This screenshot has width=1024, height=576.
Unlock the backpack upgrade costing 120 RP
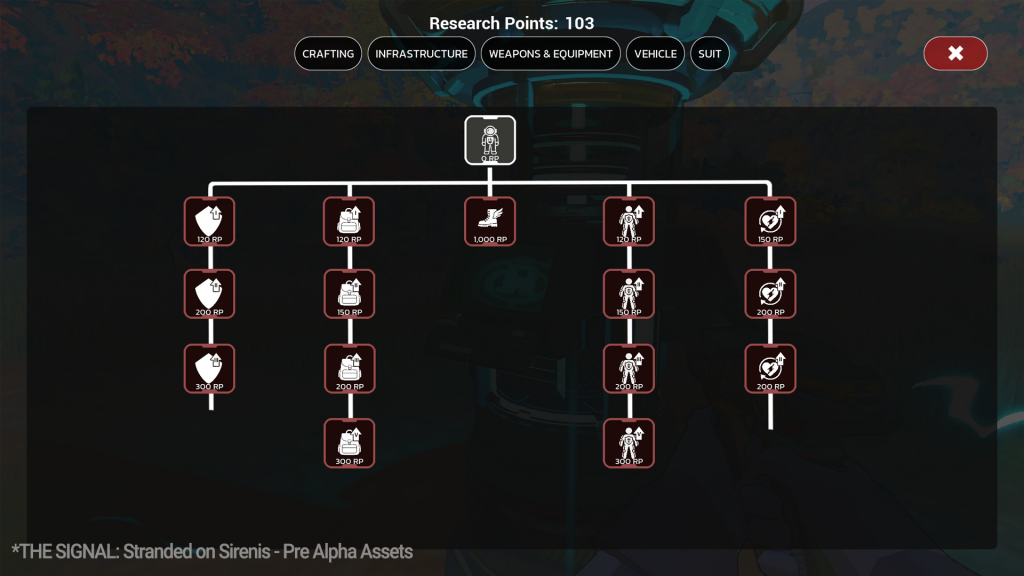[350, 221]
